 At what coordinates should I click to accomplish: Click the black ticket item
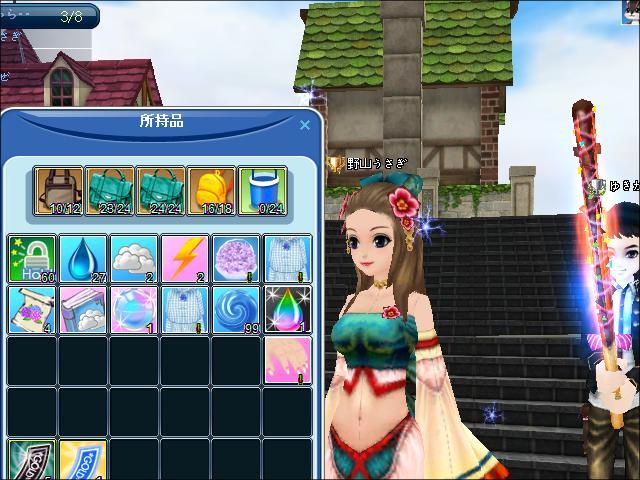click(x=32, y=462)
